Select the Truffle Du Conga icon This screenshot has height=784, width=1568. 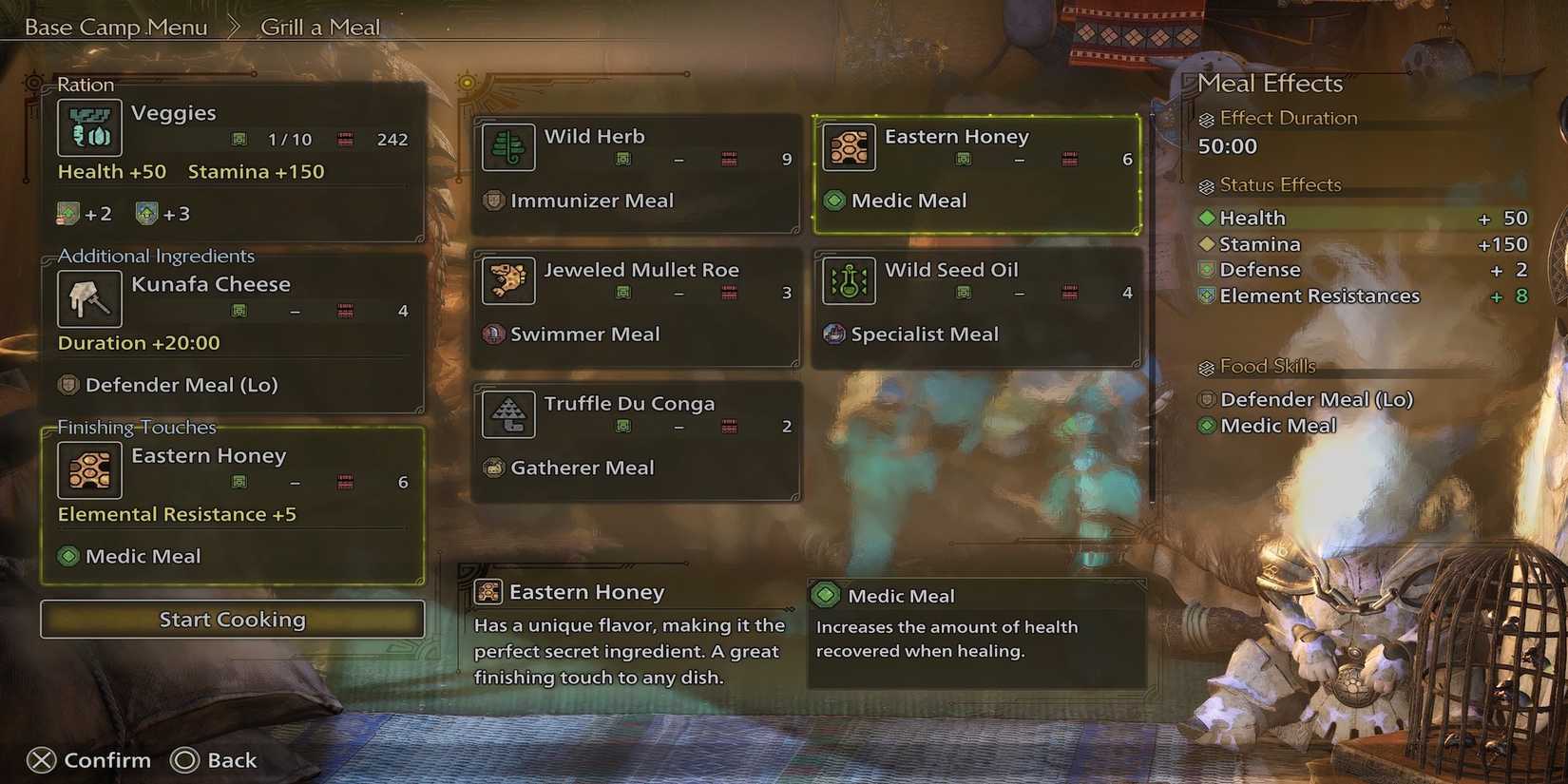[x=508, y=414]
